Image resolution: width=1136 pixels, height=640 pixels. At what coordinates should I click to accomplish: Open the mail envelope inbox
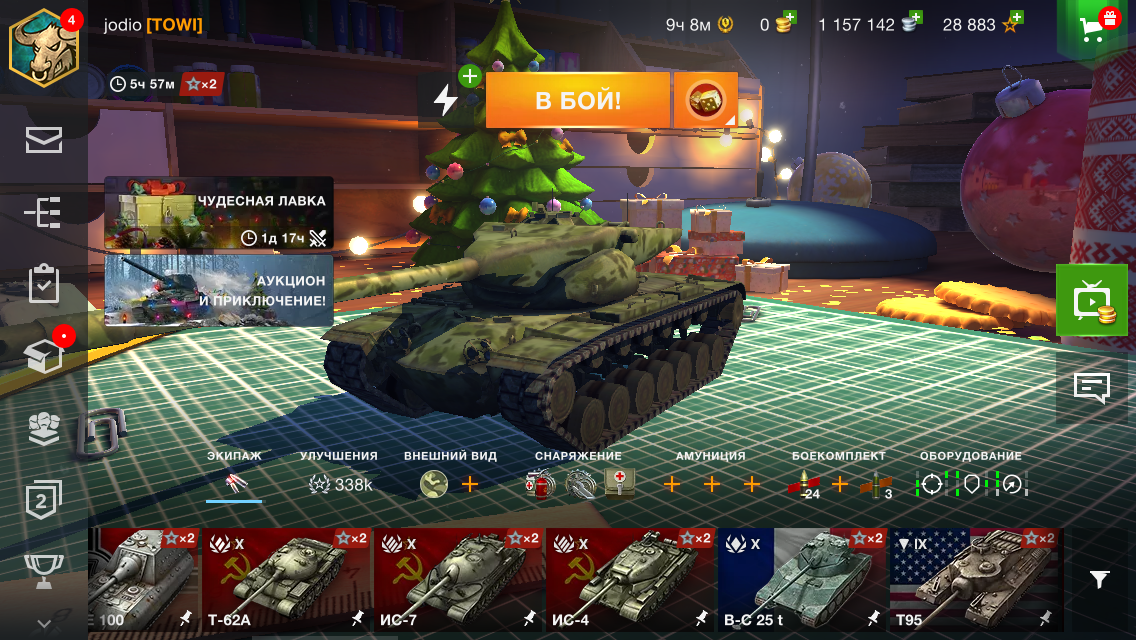[x=44, y=141]
